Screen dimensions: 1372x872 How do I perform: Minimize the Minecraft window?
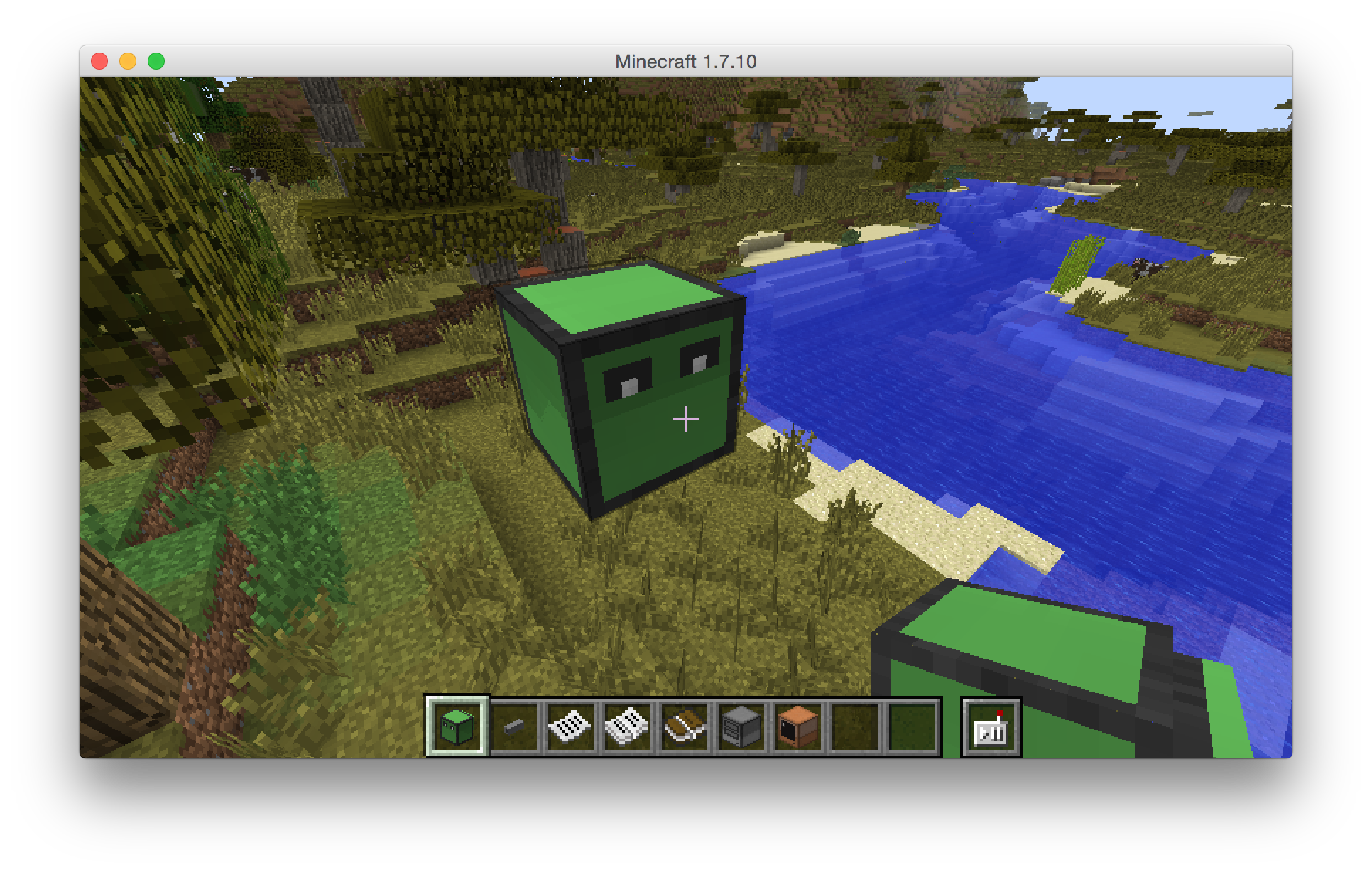[x=128, y=62]
